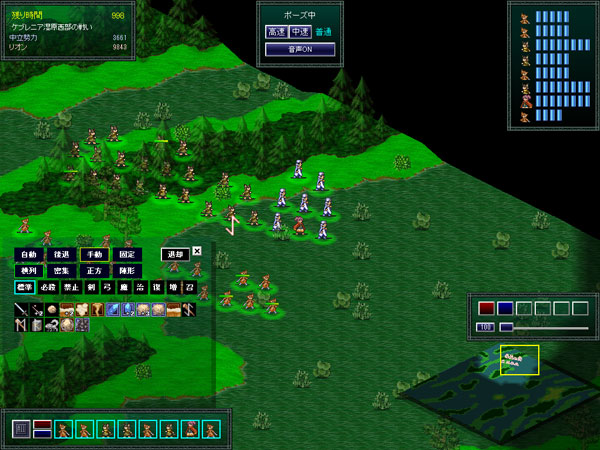Screen dimensions: 600x450
Task: Select the red color swatch above the minimap
Action: pyautogui.click(x=487, y=309)
